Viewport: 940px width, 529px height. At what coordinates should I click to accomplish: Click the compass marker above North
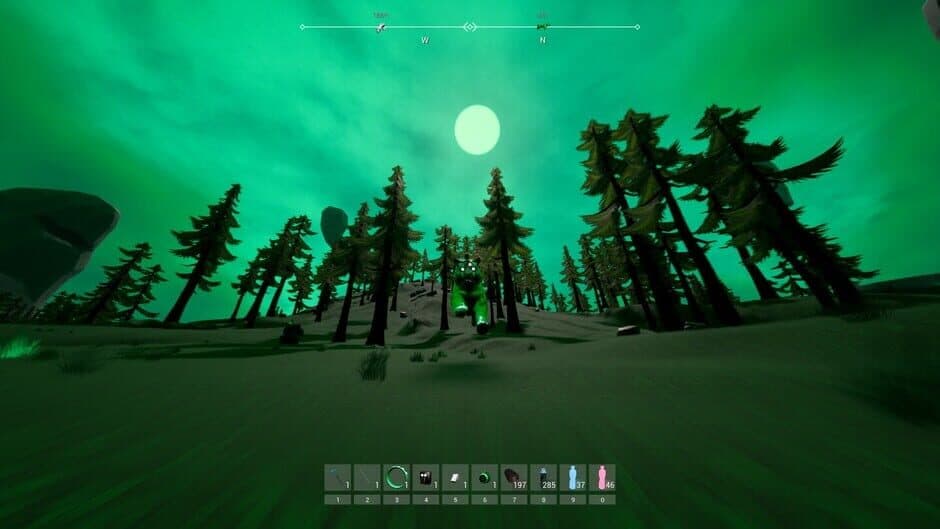click(543, 26)
